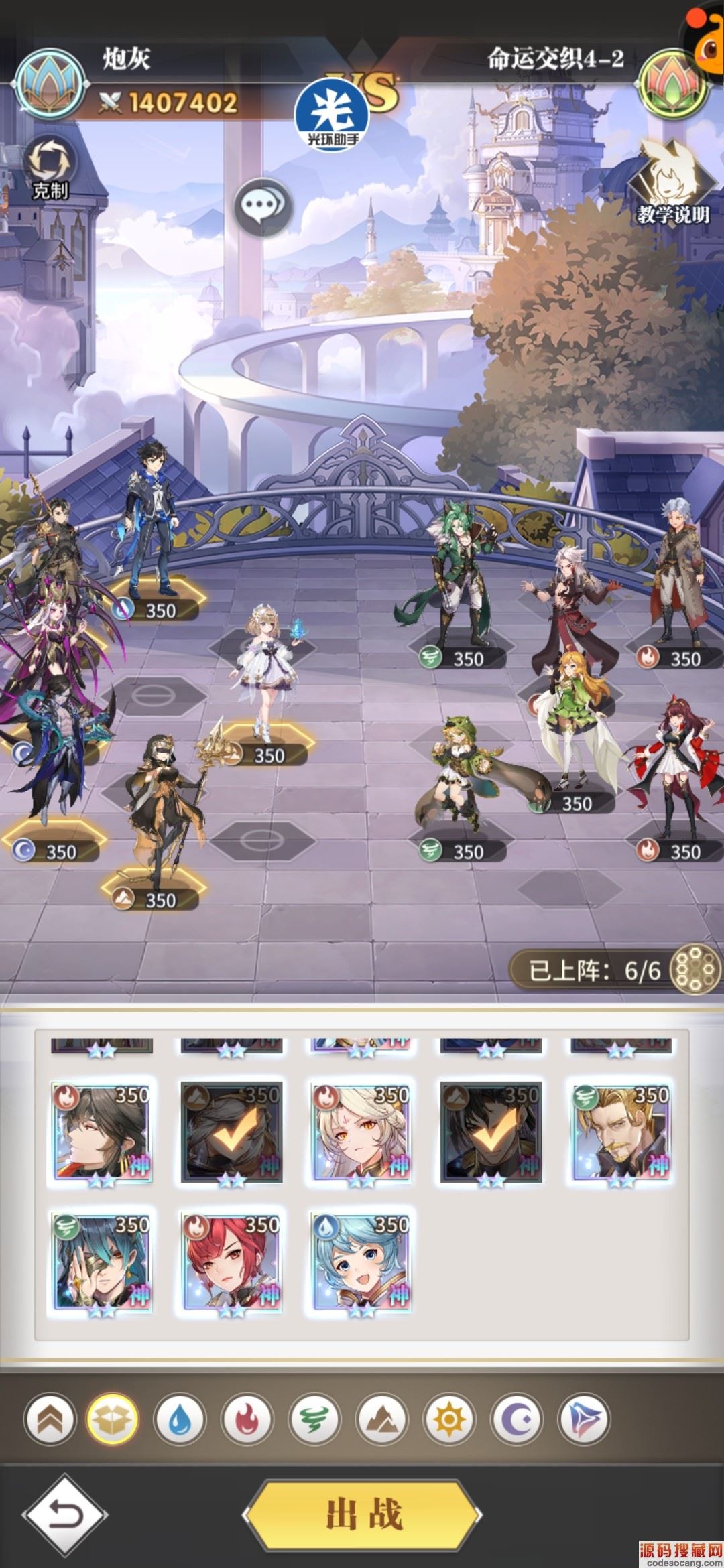Filter heroes by water element
724x1568 pixels.
tap(179, 1419)
